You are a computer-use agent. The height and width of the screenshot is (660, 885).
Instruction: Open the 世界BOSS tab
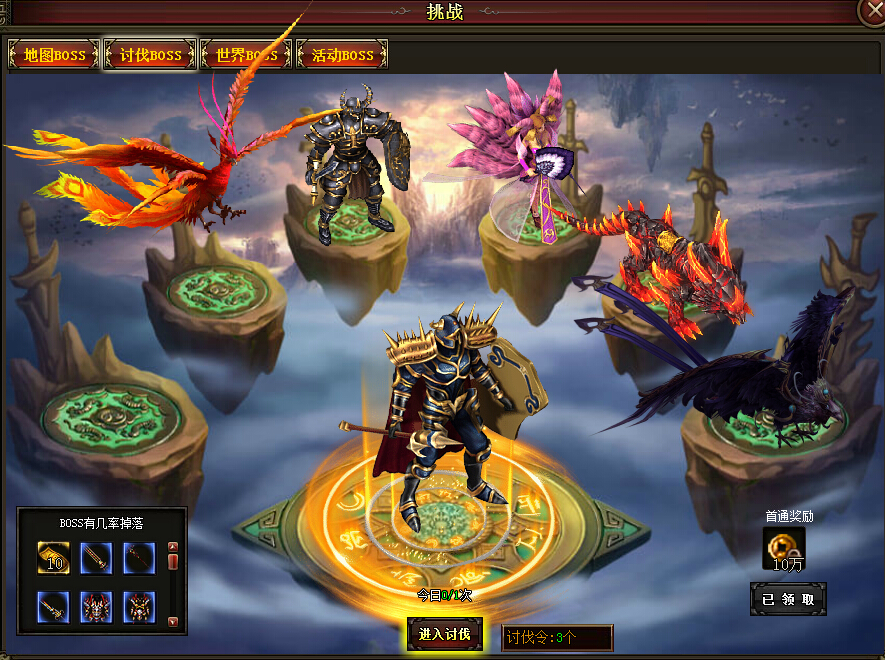tap(246, 55)
